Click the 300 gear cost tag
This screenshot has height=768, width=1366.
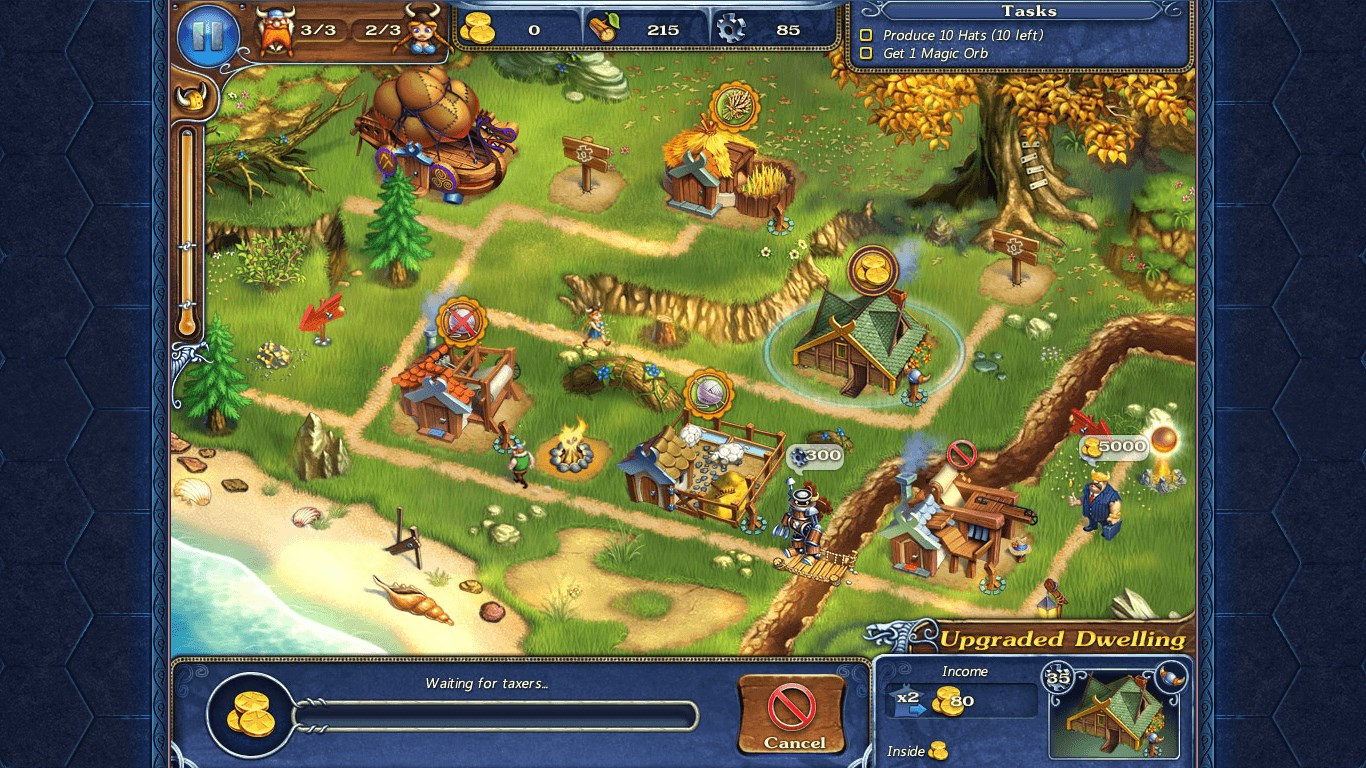815,456
